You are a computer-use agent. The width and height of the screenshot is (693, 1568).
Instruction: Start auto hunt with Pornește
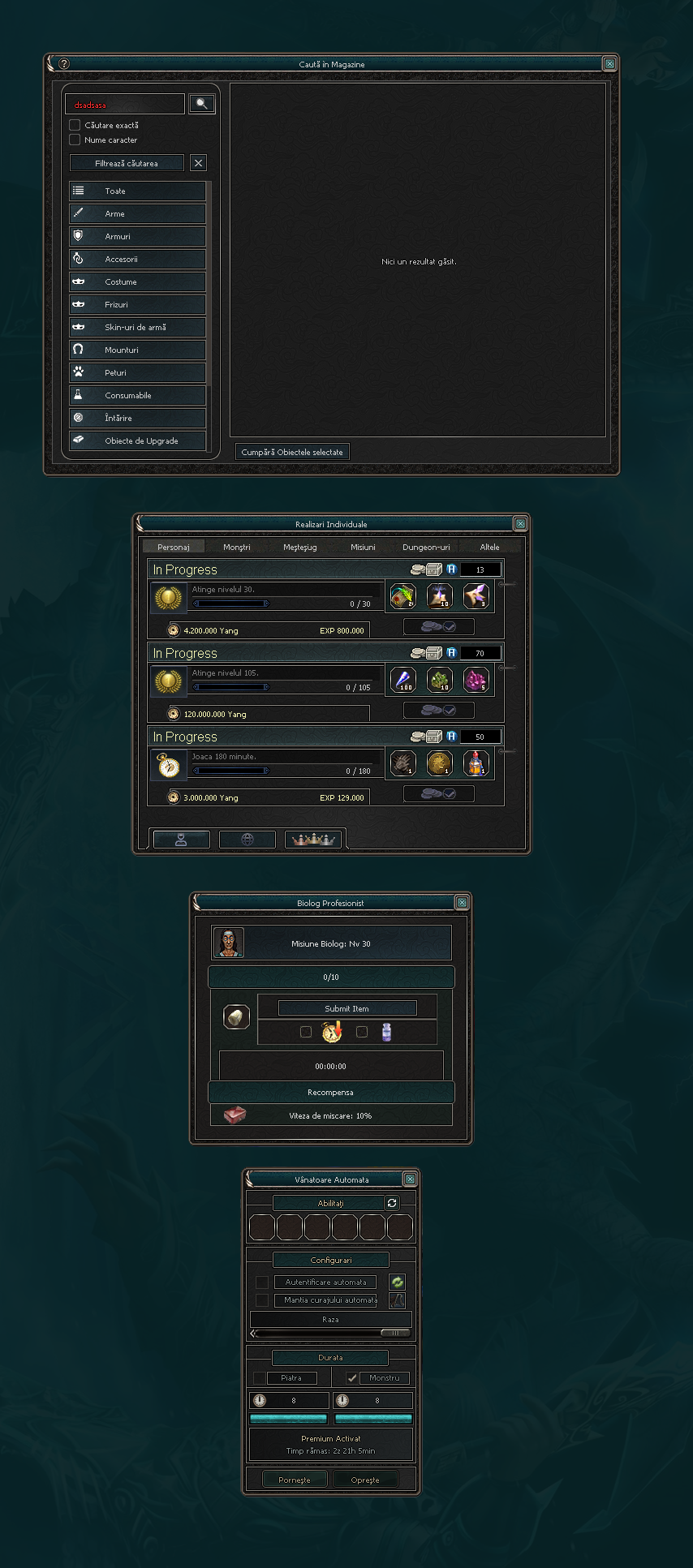tap(295, 1480)
